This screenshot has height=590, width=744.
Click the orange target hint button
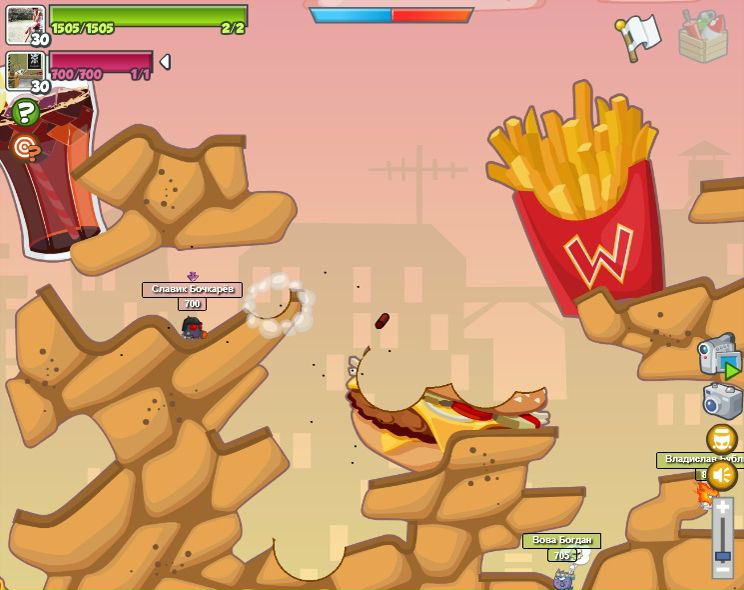pos(25,148)
